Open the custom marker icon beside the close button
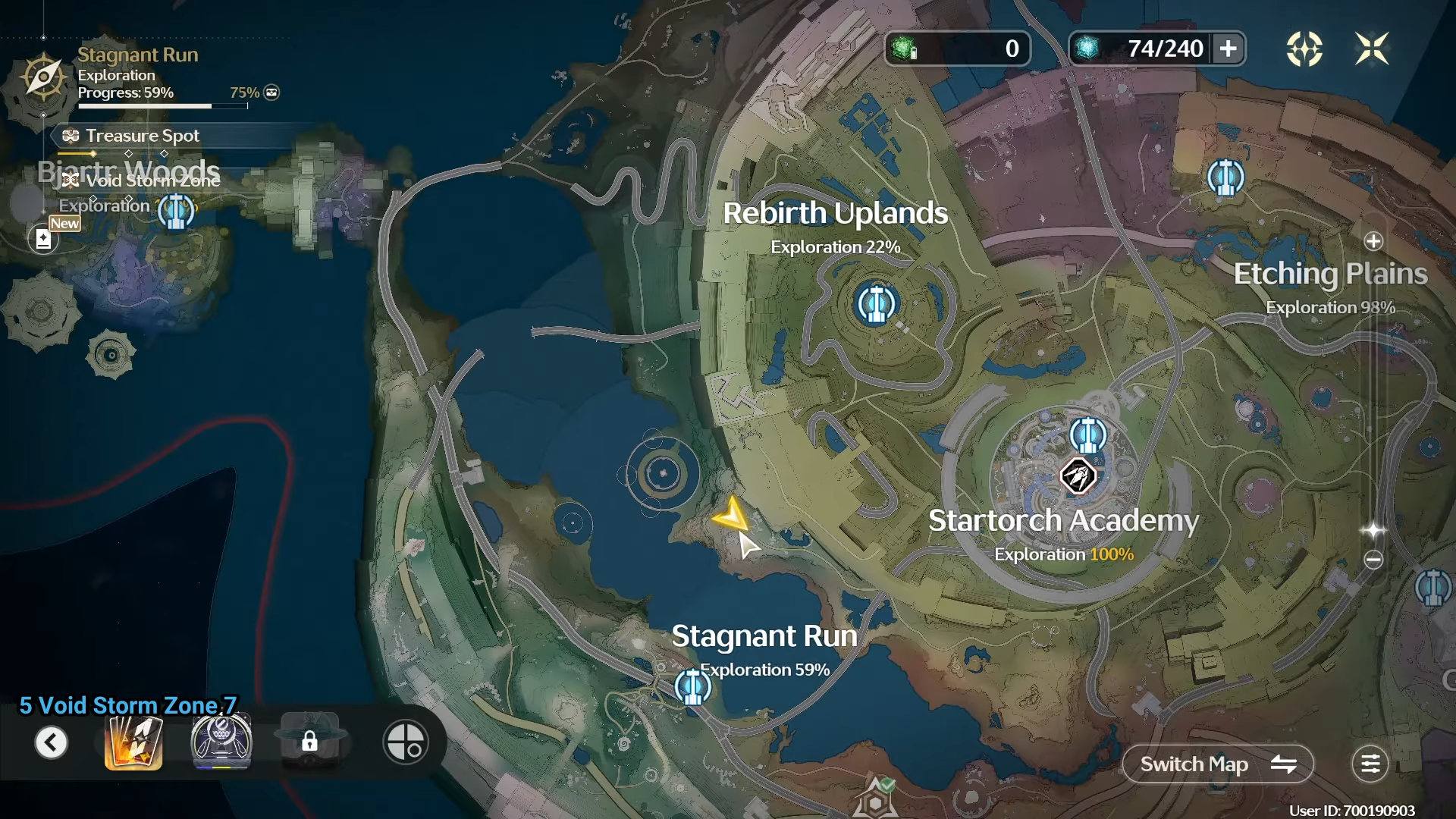 (1304, 49)
